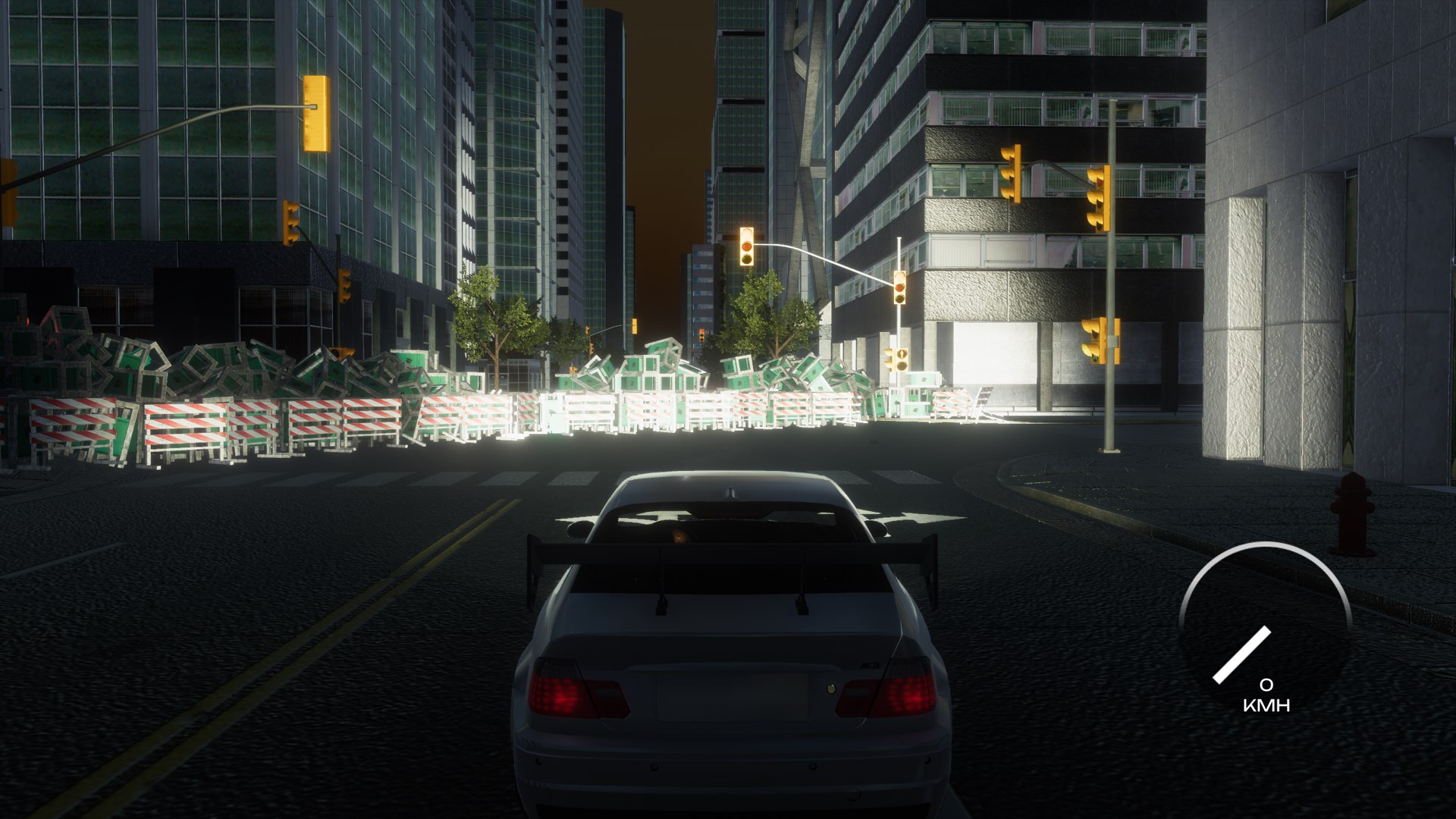Click the amber traffic light above the intersection
This screenshot has height=819, width=1456.
point(747,246)
